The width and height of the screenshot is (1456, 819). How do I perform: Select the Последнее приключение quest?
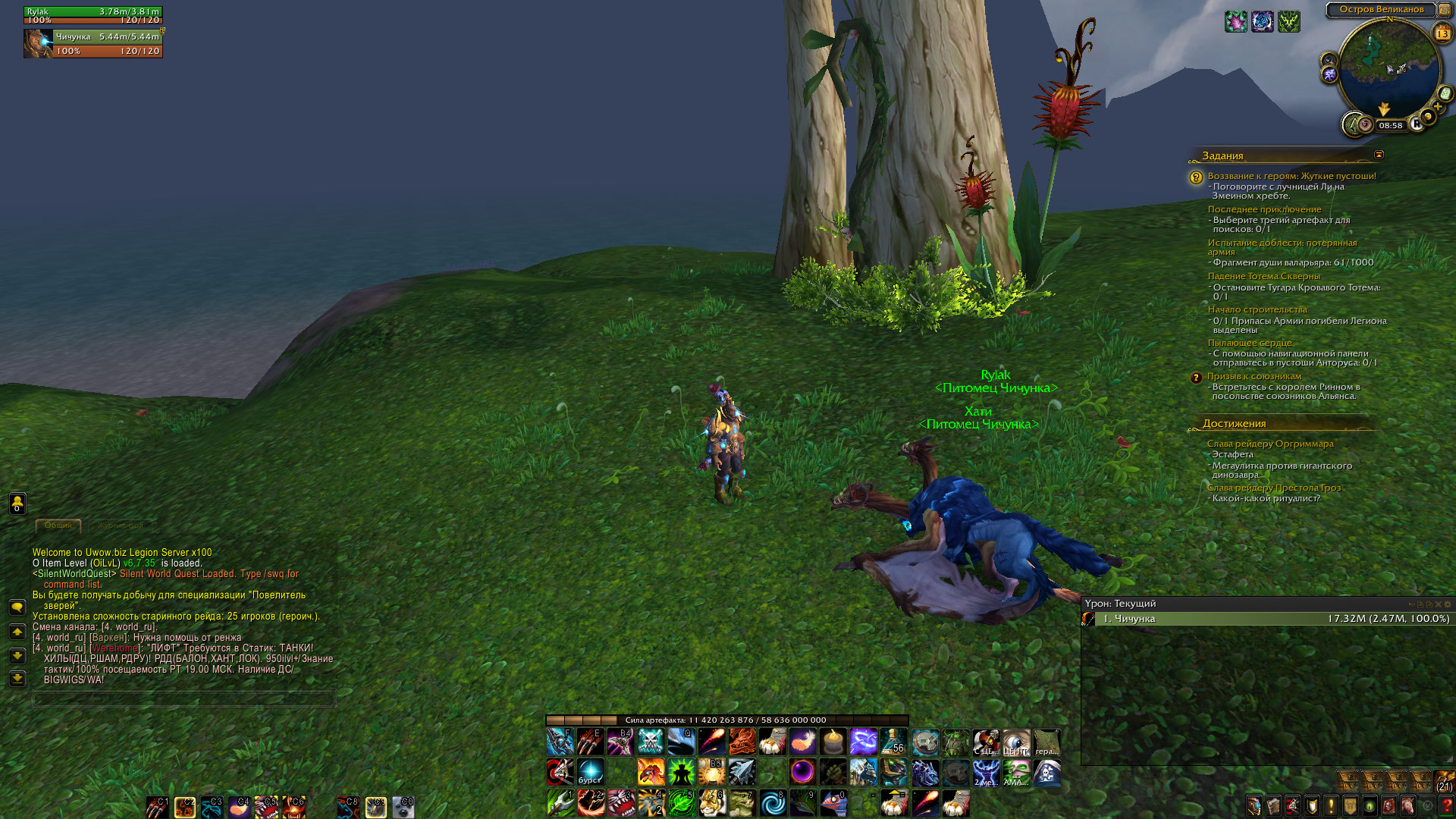click(1264, 209)
